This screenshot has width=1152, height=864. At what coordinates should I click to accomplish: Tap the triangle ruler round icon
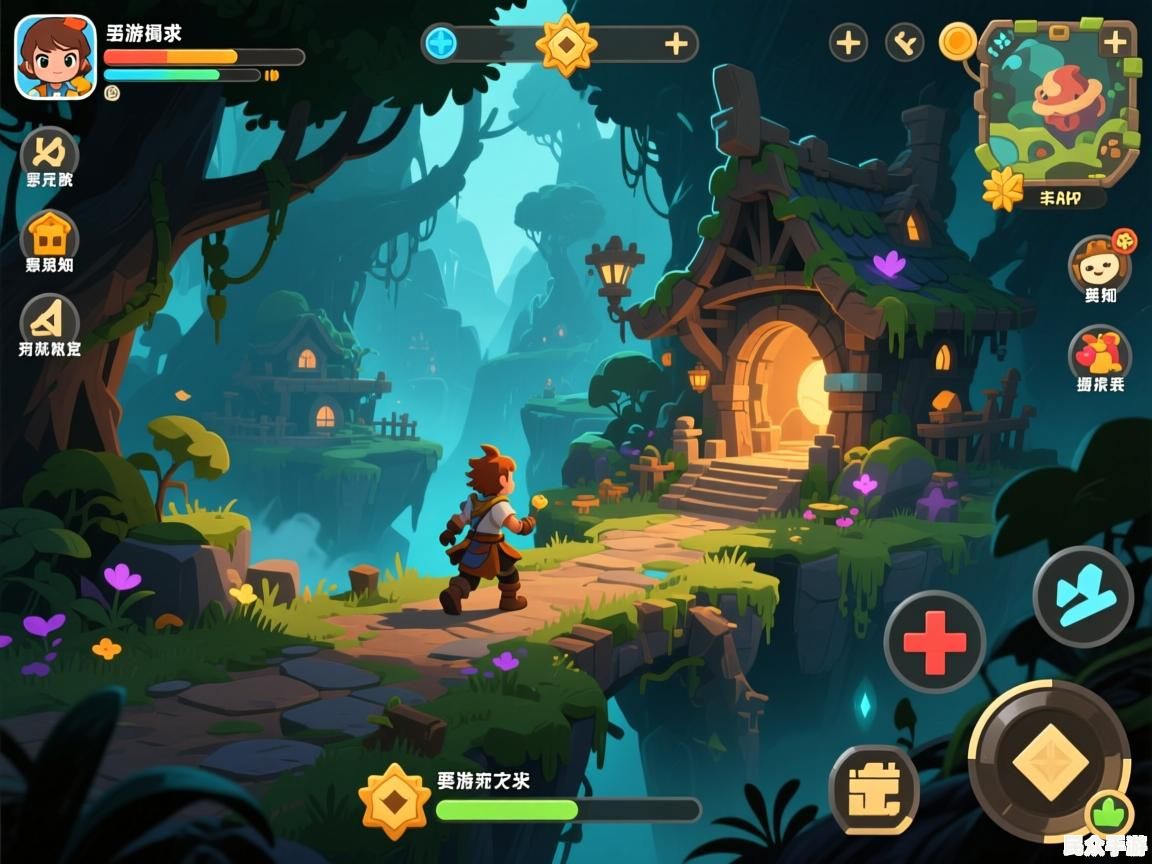click(49, 320)
